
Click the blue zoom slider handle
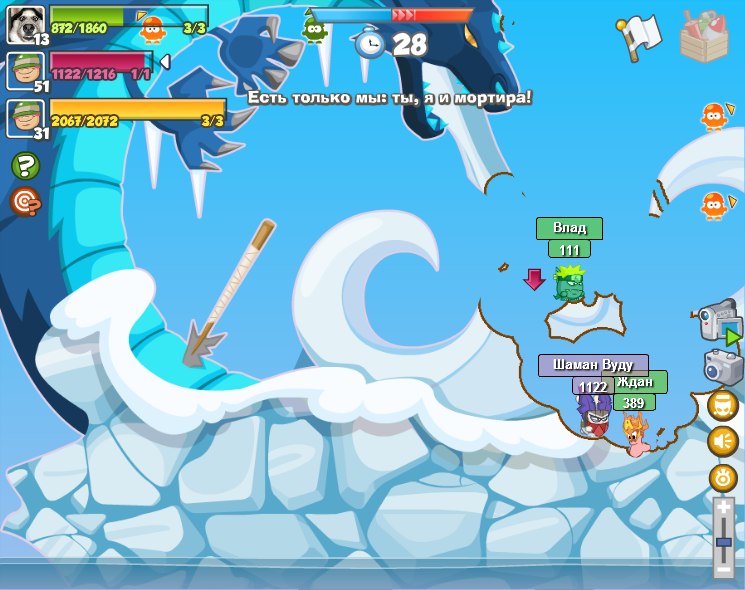point(724,541)
